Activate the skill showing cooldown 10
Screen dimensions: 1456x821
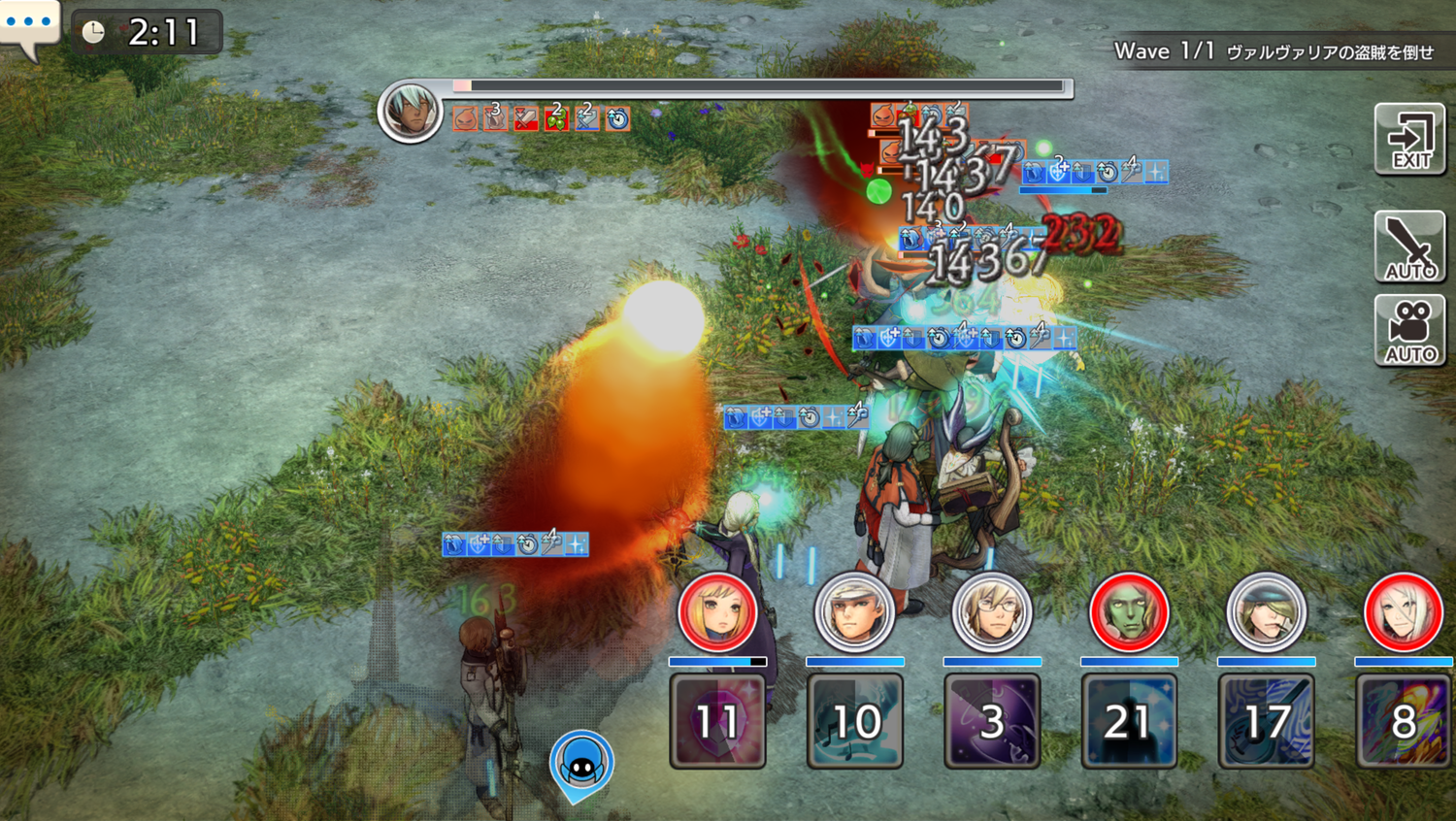click(x=854, y=721)
